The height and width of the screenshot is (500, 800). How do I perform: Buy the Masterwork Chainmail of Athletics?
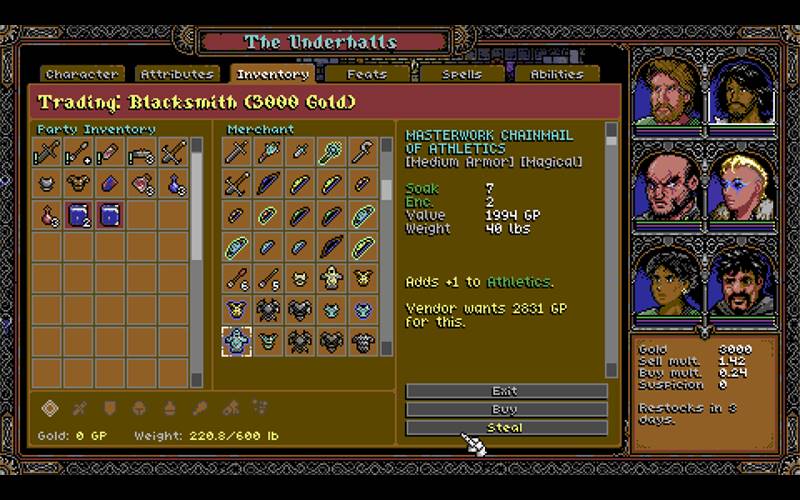[506, 409]
